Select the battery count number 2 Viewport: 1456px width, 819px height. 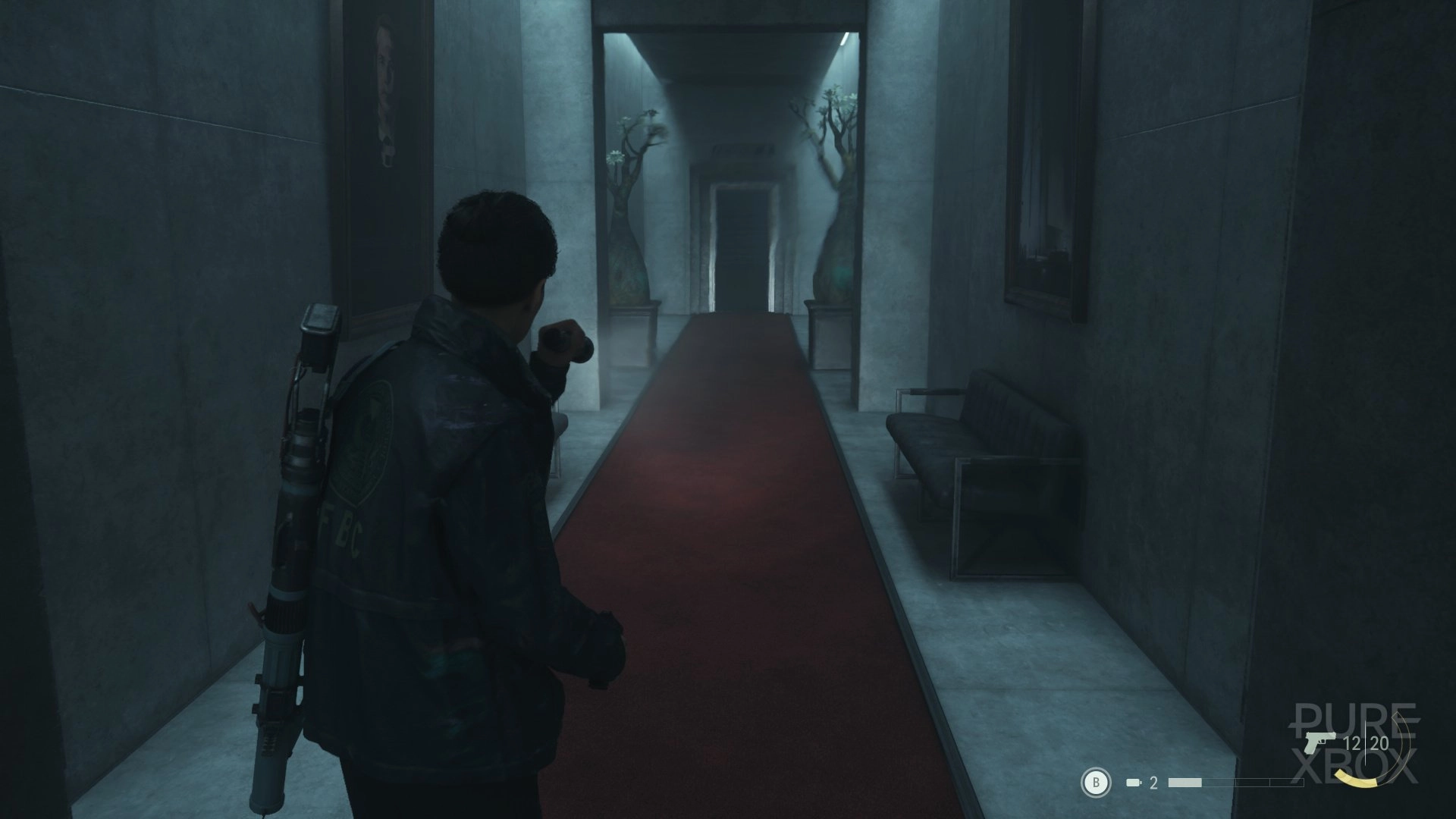(x=1153, y=782)
